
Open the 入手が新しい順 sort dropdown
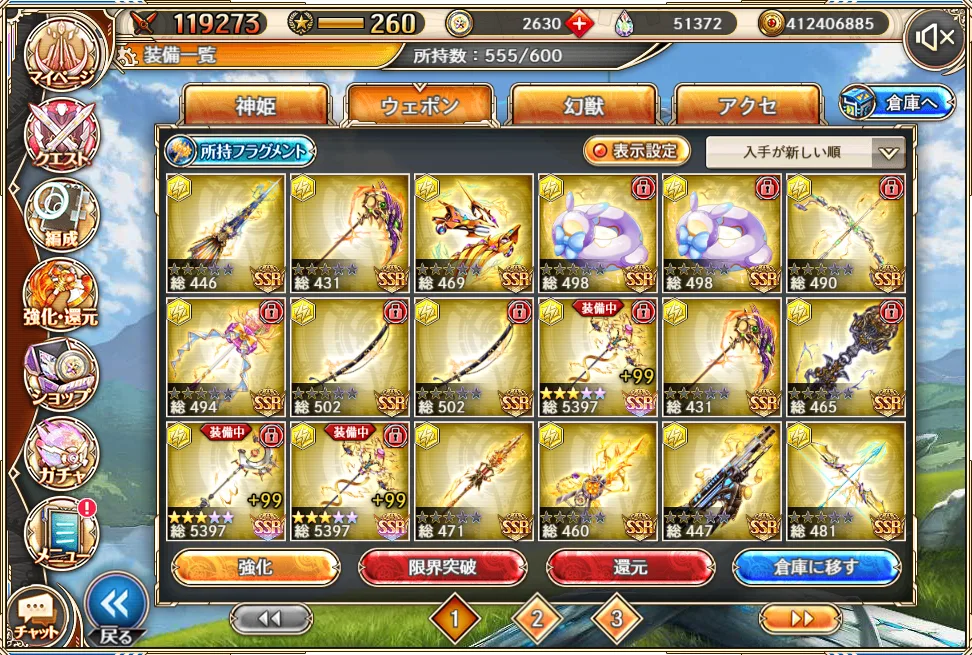click(805, 153)
